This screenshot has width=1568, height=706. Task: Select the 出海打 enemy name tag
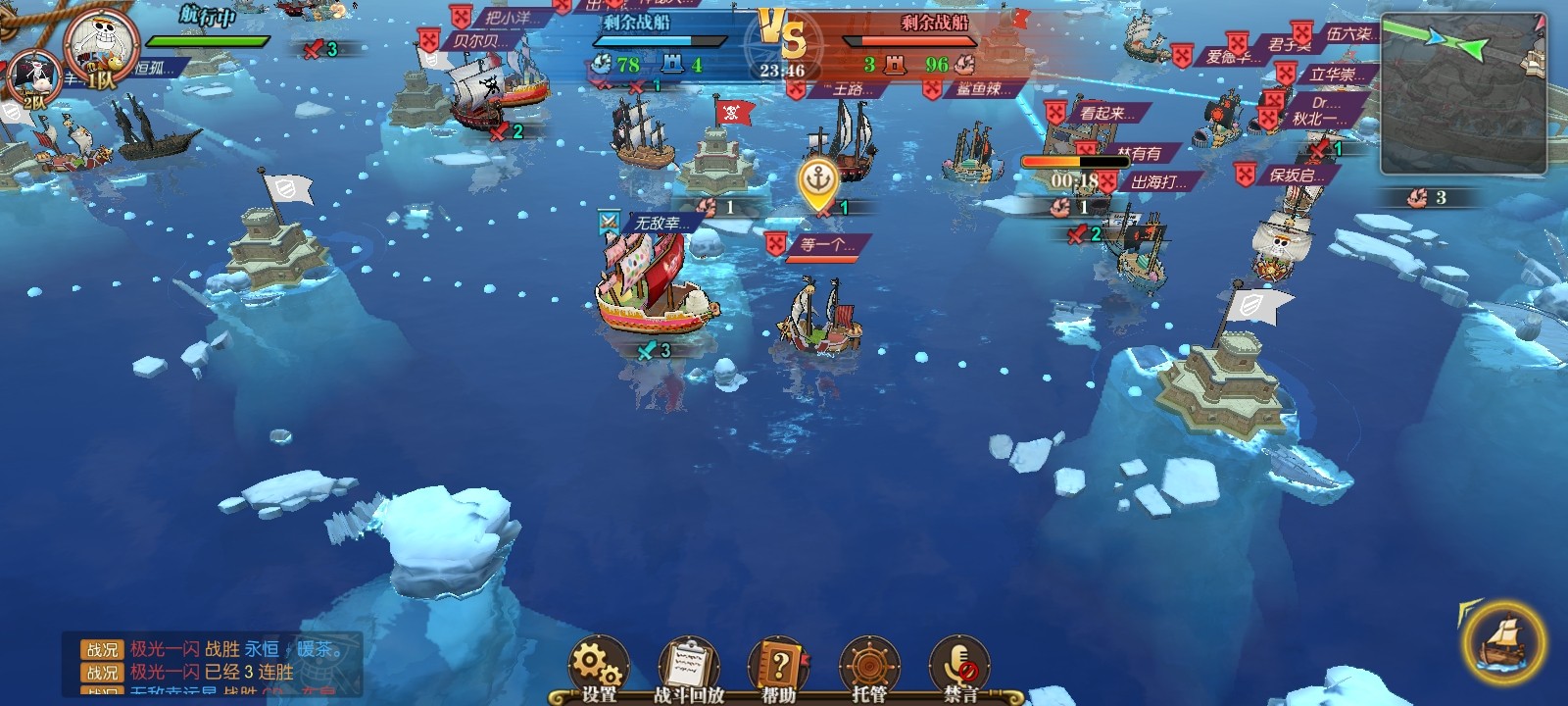coord(1156,182)
